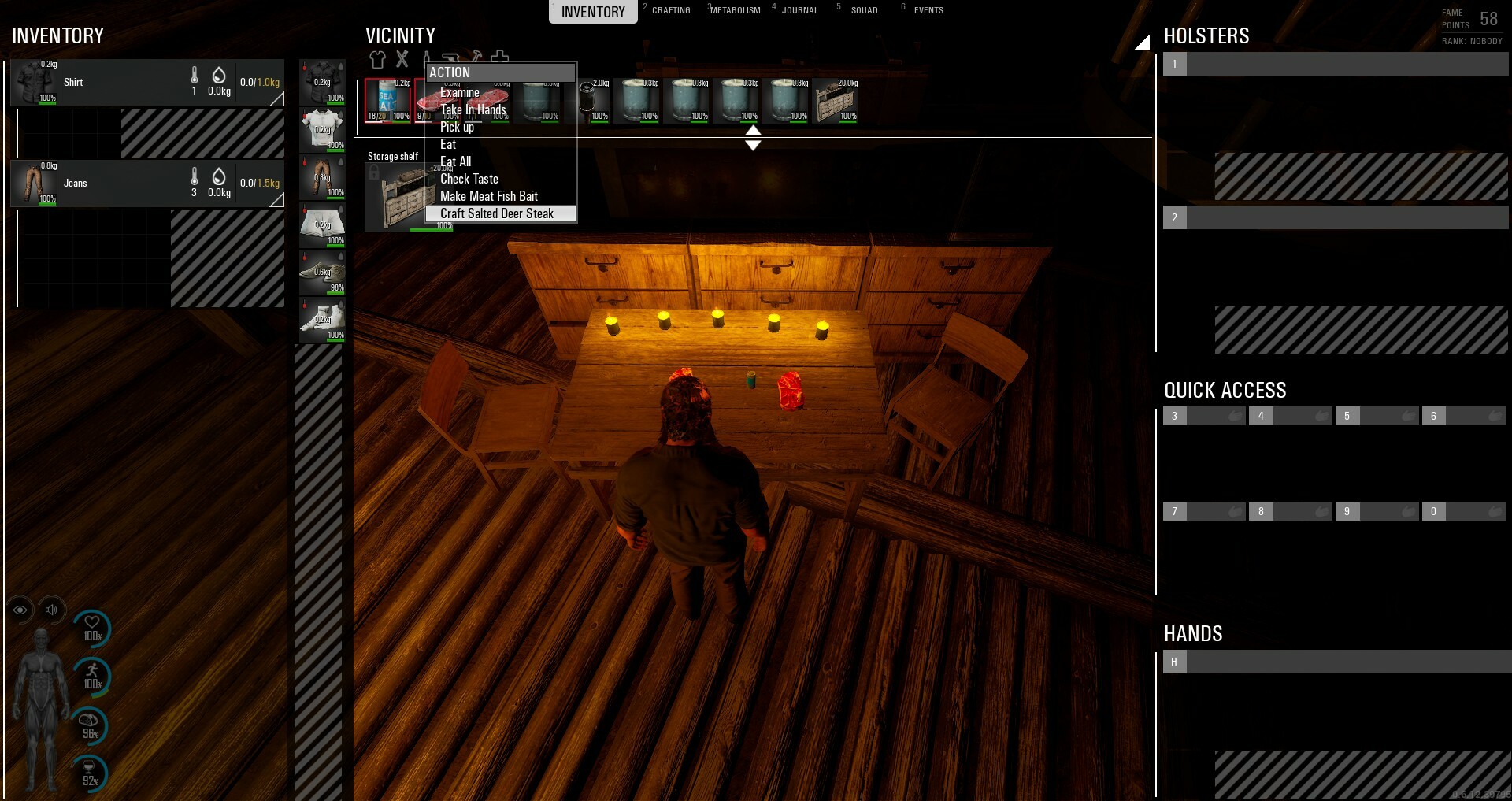1512x801 pixels.
Task: Choose Craft Salted Deer Steak action
Action: coord(497,213)
